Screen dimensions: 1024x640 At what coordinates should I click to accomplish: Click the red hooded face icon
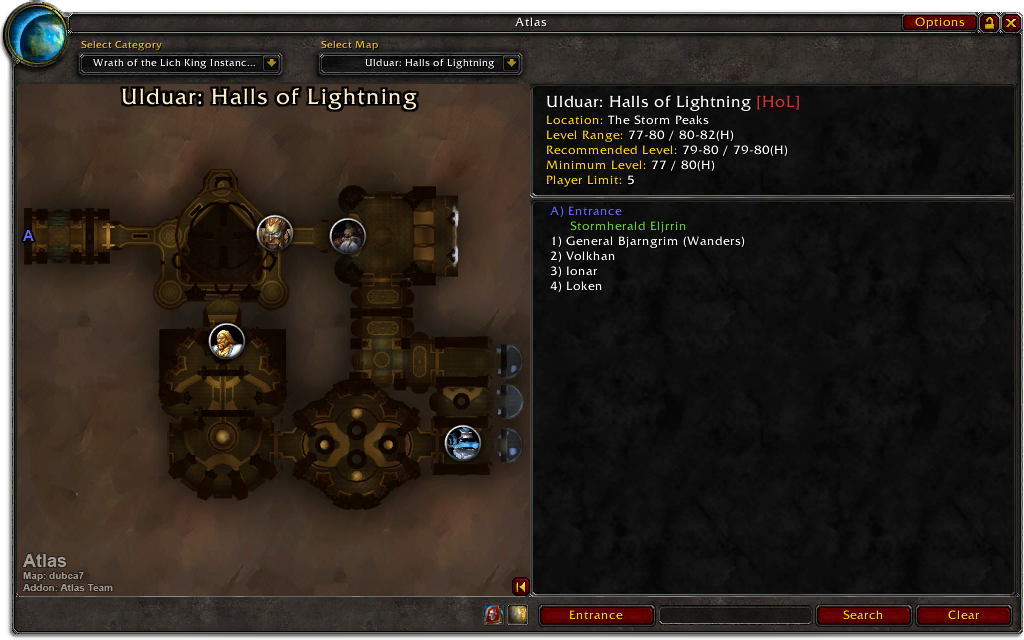tap(494, 615)
